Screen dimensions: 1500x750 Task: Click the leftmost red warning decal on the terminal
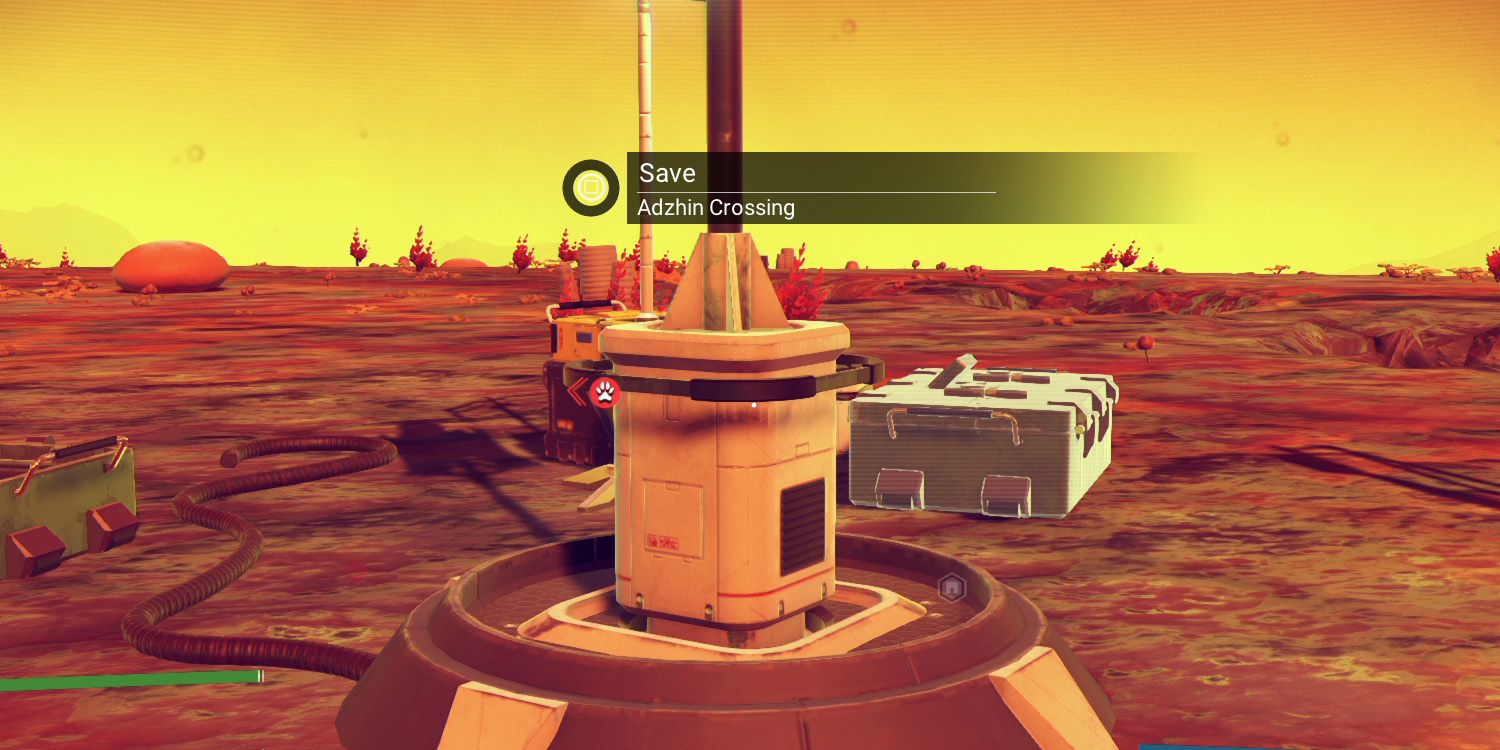[x=653, y=540]
